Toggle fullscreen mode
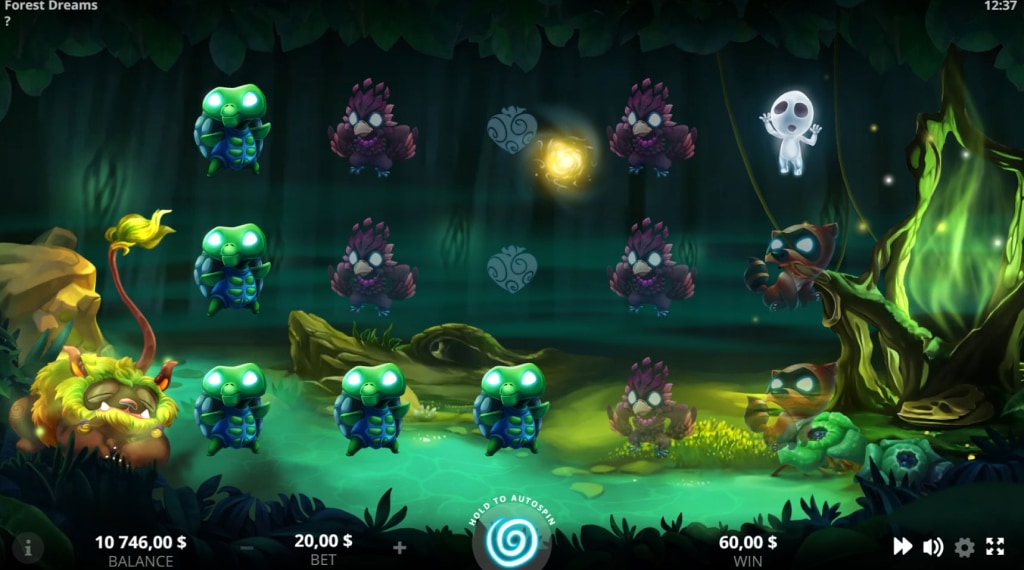This screenshot has width=1024, height=570. (995, 546)
